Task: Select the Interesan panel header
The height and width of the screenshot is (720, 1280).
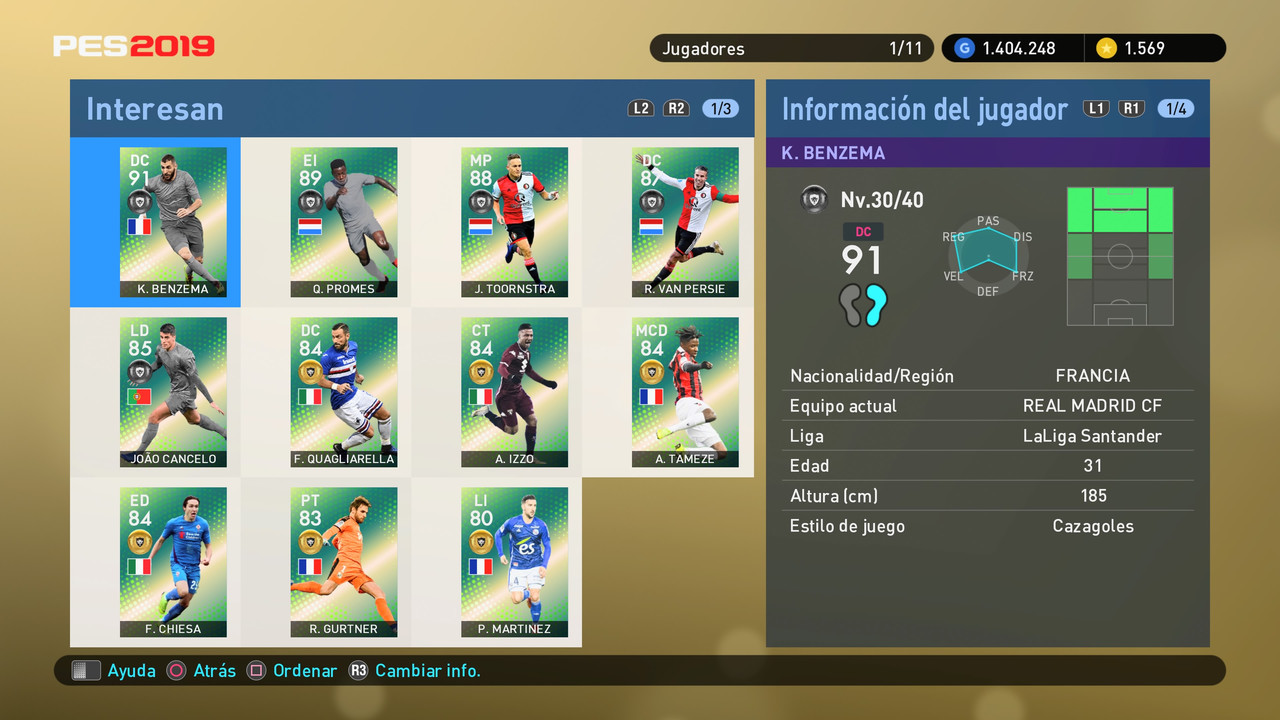Action: [x=155, y=108]
